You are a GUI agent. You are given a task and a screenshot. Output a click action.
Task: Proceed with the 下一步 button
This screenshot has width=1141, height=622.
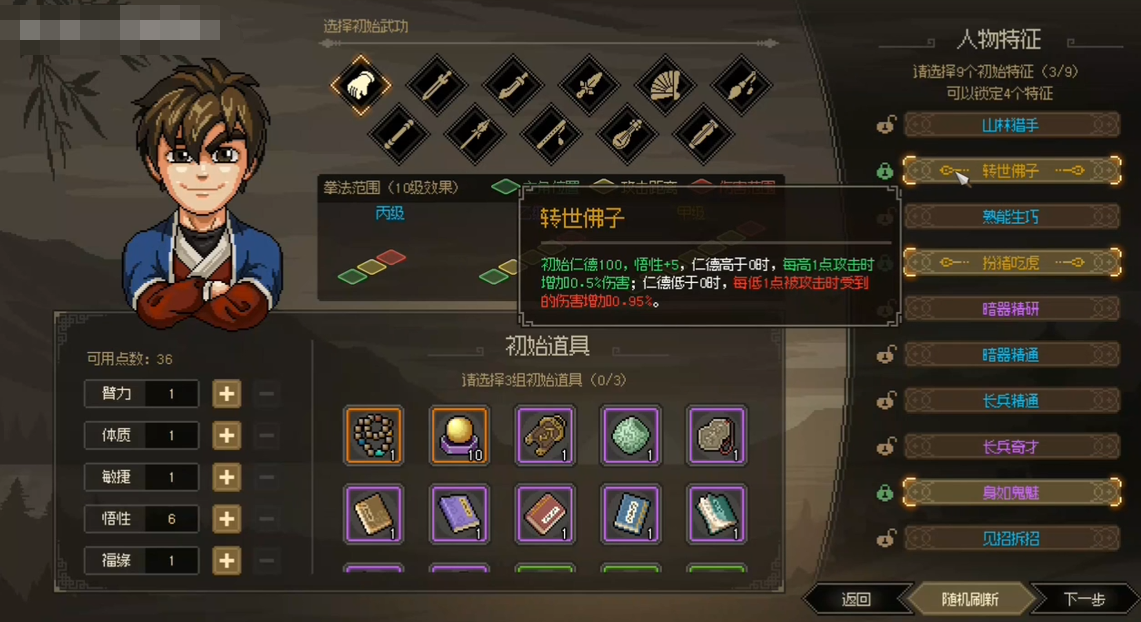tap(1085, 600)
